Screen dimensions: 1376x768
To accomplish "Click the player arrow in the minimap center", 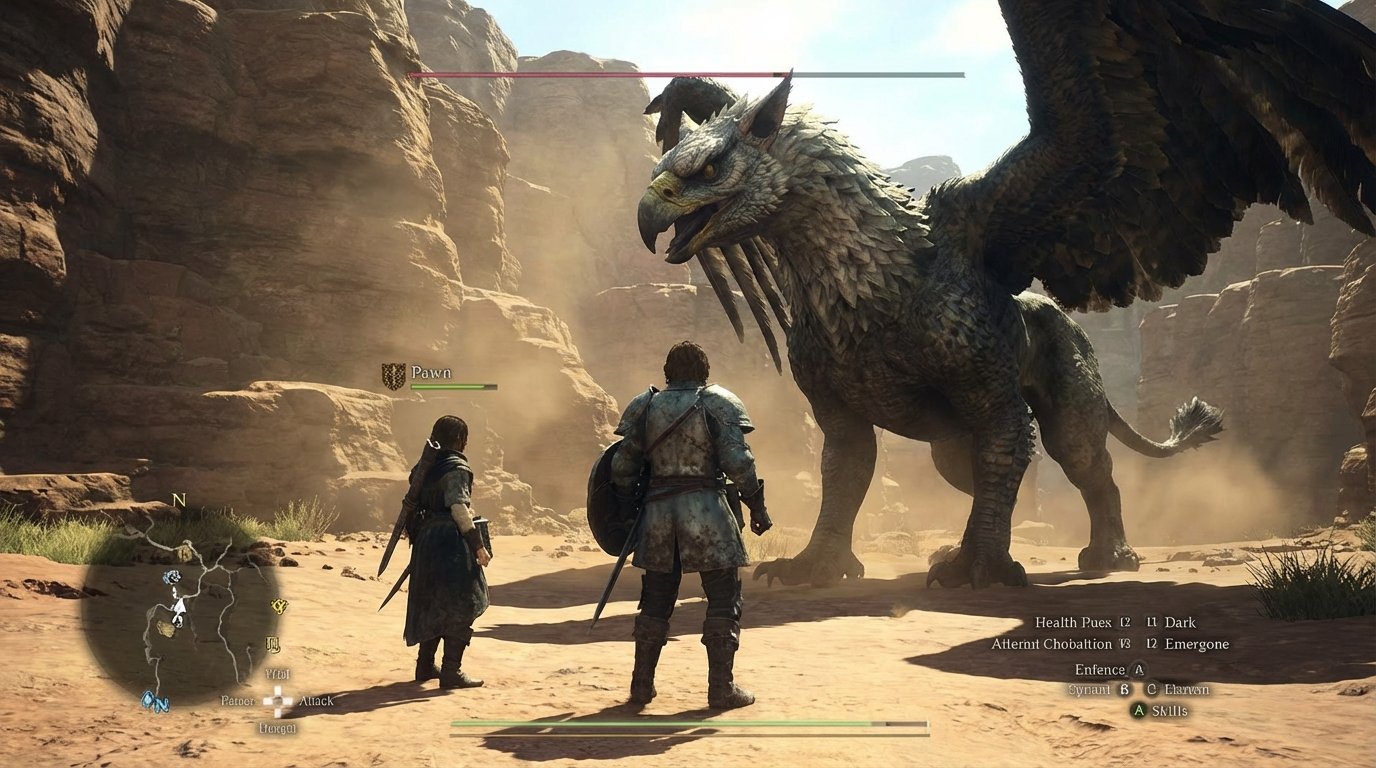I will 180,607.
